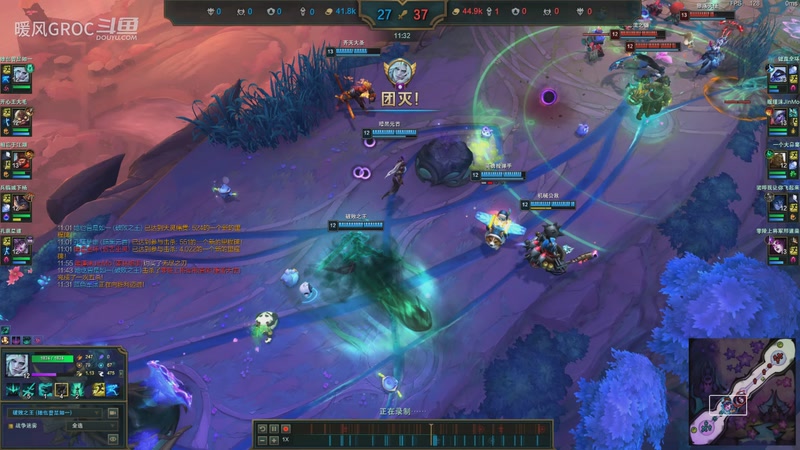Select the top blue team player portrait
Screen dimensions: 800x450
pyautogui.click(x=20, y=74)
